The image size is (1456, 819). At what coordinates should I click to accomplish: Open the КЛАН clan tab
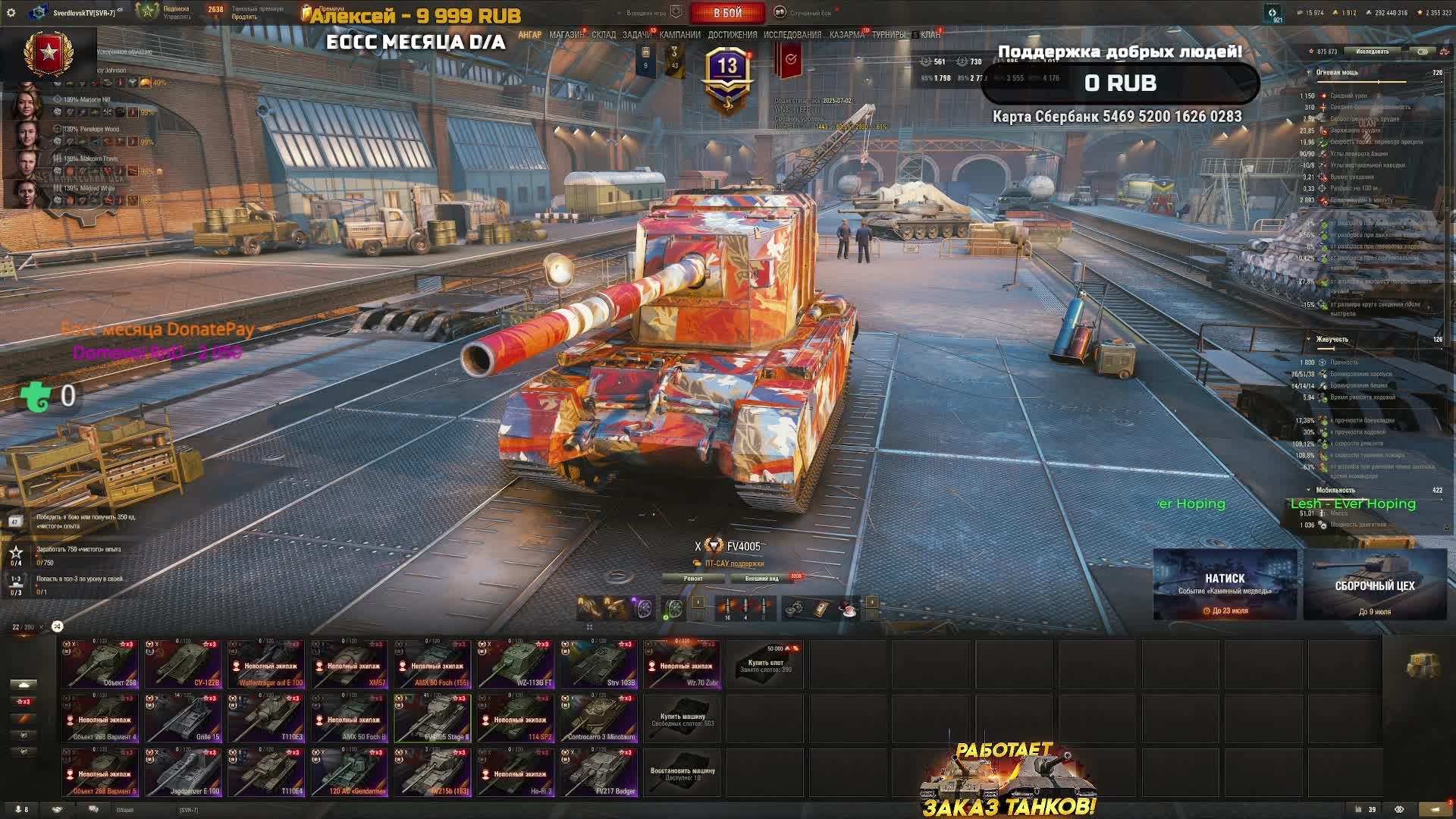930,35
